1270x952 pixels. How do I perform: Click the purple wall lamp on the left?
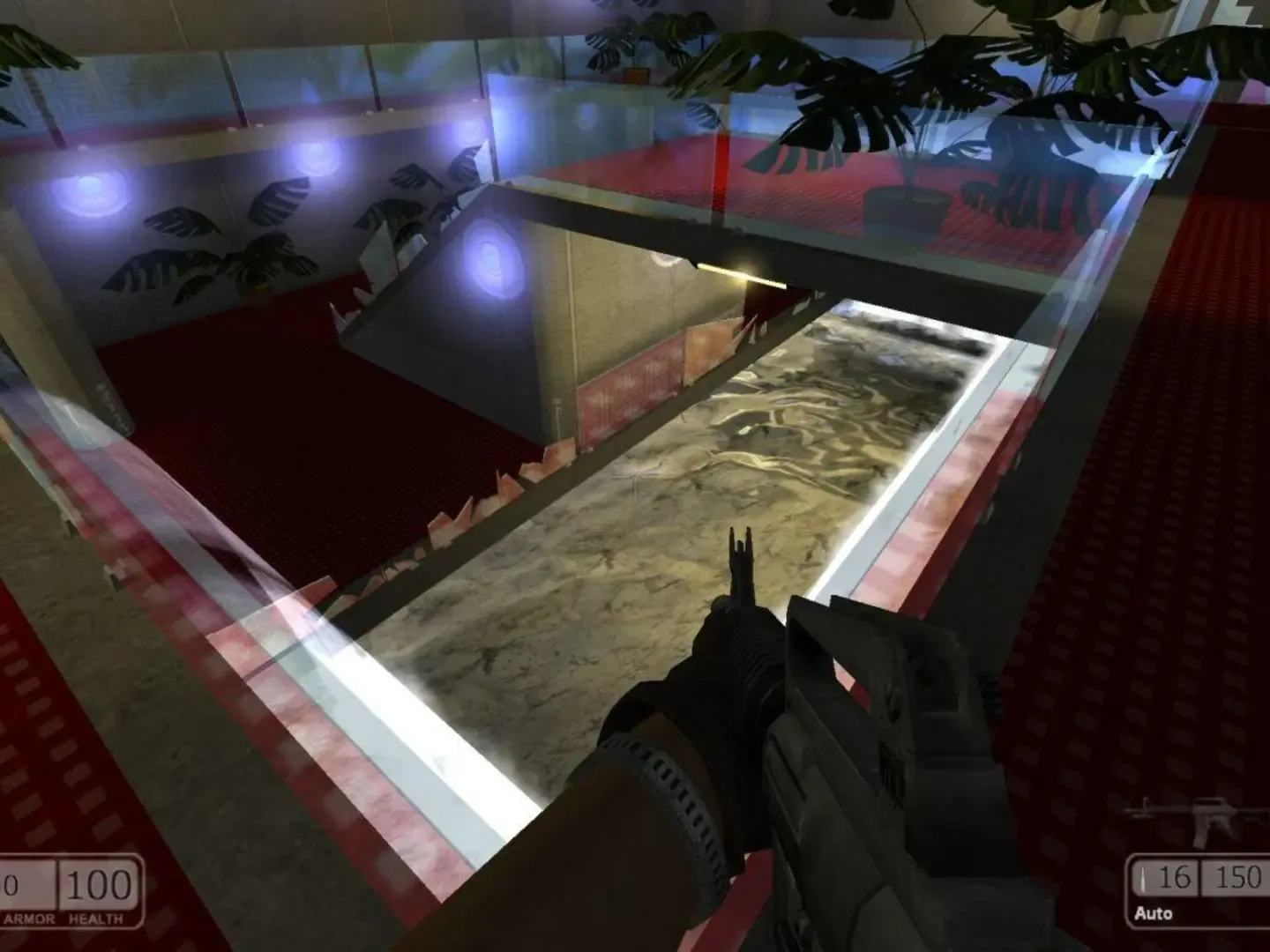tap(88, 185)
